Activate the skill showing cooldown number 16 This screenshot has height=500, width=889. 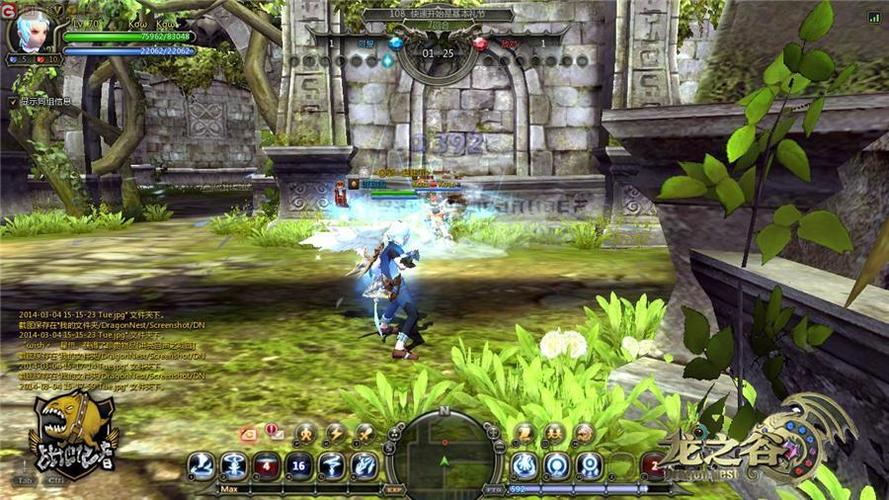299,465
